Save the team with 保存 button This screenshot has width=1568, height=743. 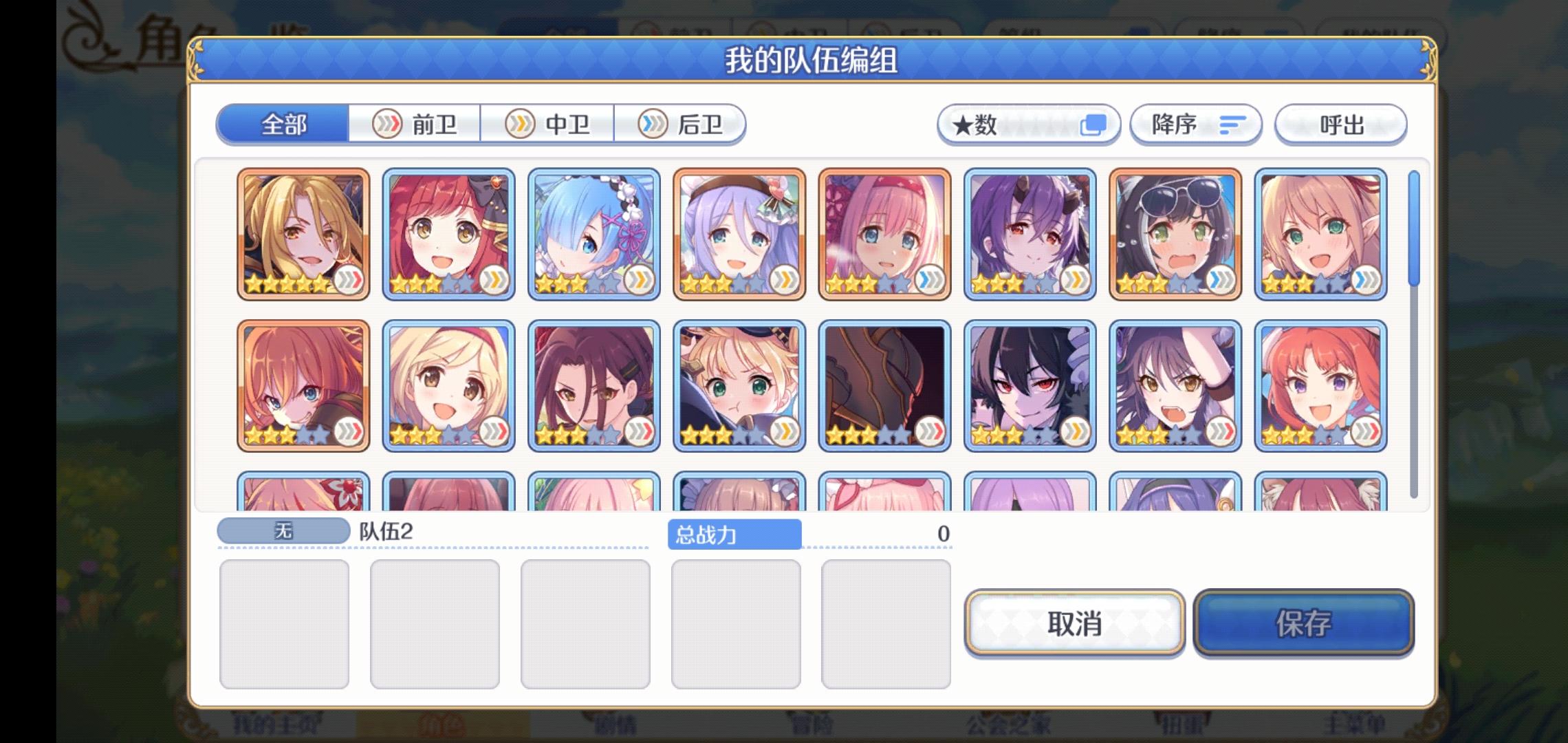(x=1302, y=623)
